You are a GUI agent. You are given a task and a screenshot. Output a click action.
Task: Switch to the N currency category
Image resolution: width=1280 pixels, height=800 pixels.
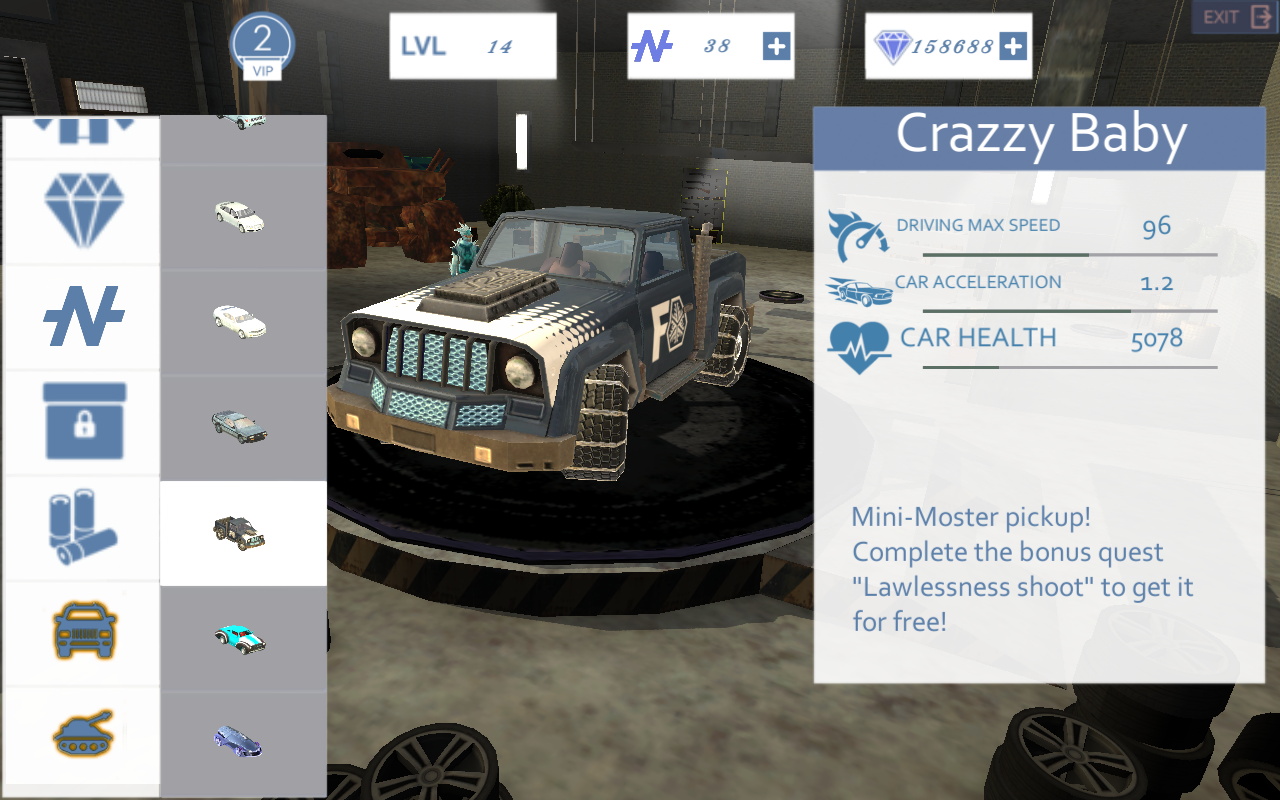[x=81, y=316]
